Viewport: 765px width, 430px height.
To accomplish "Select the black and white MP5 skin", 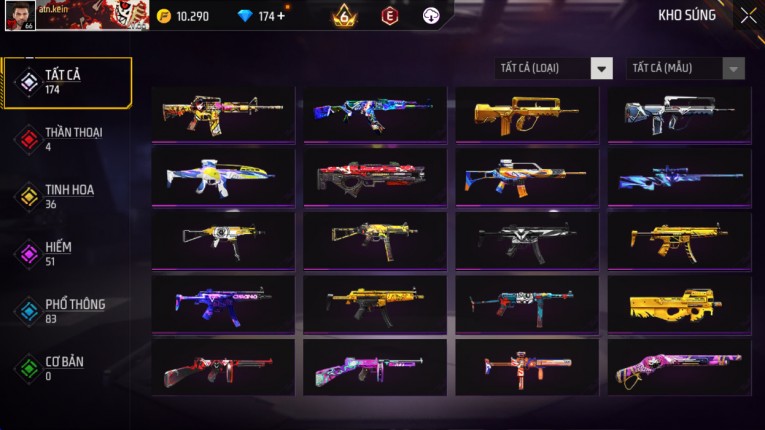I will click(x=526, y=240).
